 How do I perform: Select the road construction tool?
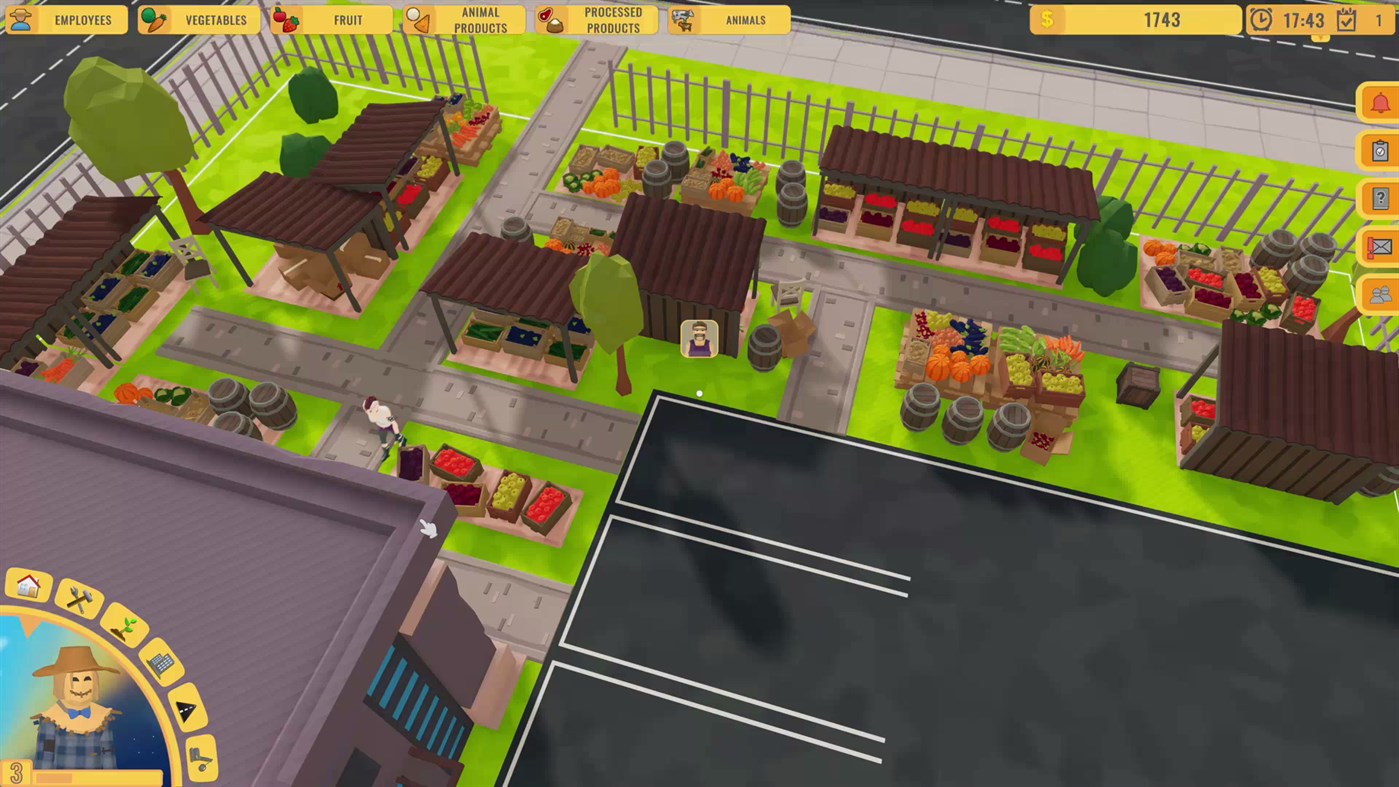tap(188, 707)
